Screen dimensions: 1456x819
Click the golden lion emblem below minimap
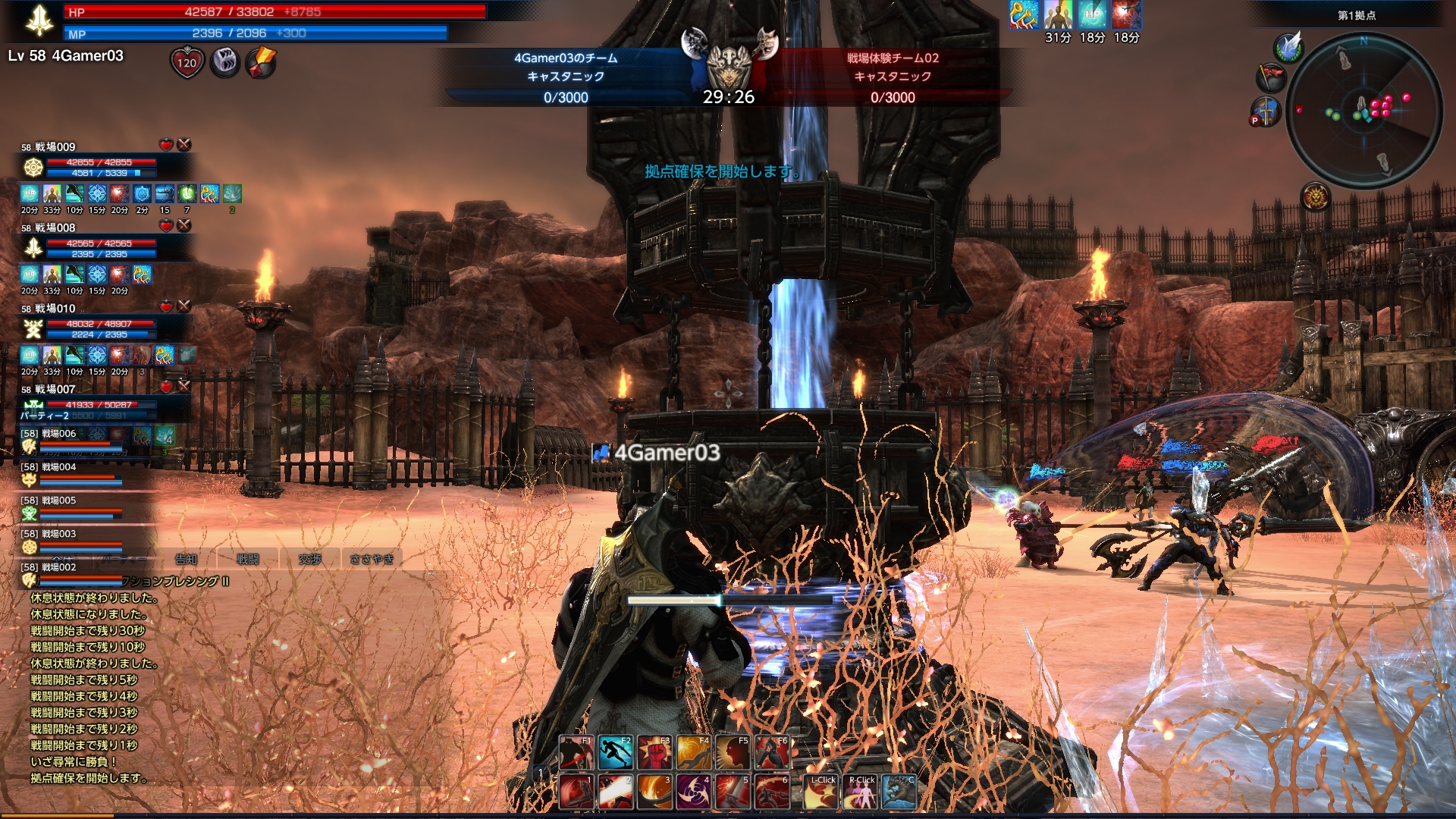point(1316,198)
